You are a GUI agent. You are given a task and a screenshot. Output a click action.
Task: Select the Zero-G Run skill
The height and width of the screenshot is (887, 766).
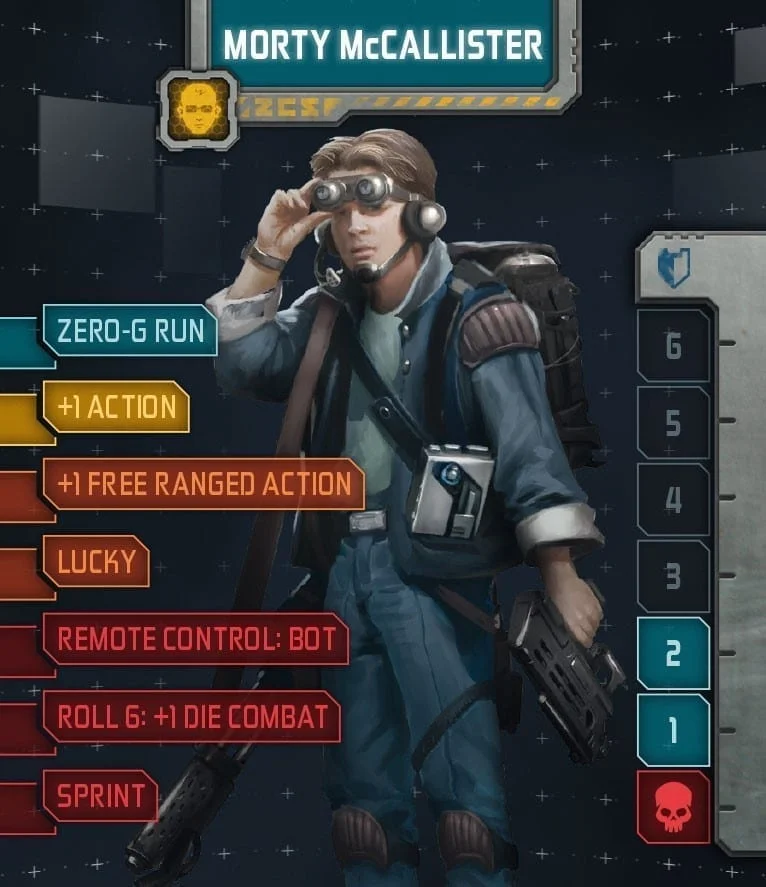pos(130,330)
